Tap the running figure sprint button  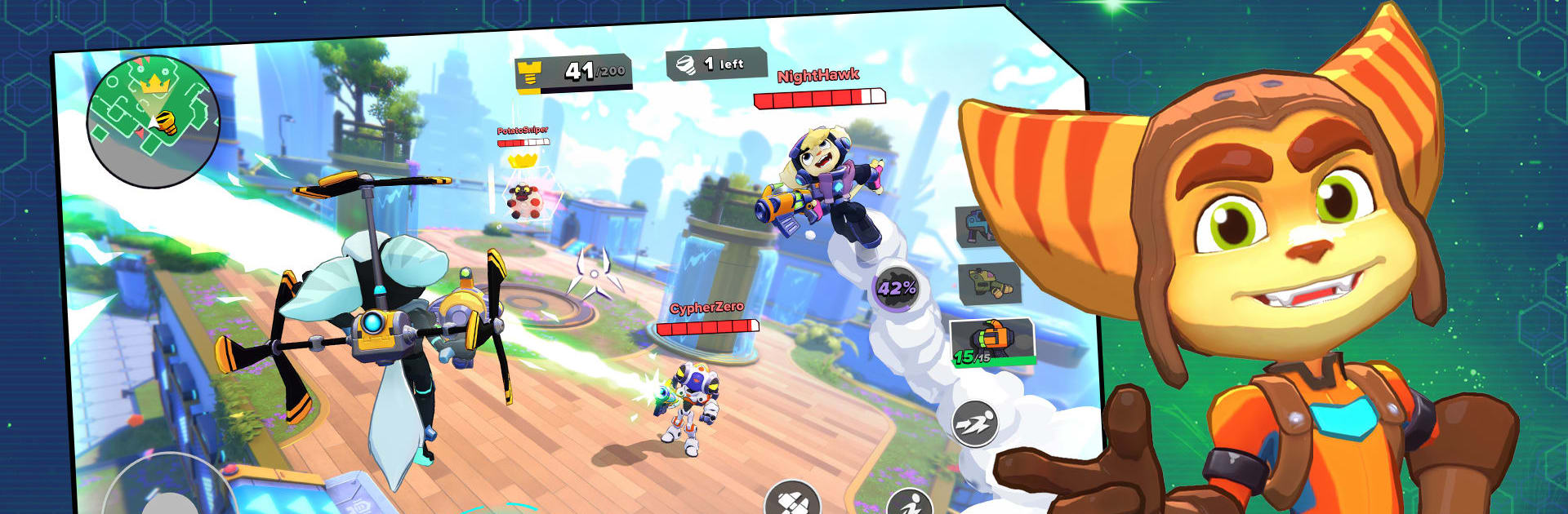click(911, 503)
